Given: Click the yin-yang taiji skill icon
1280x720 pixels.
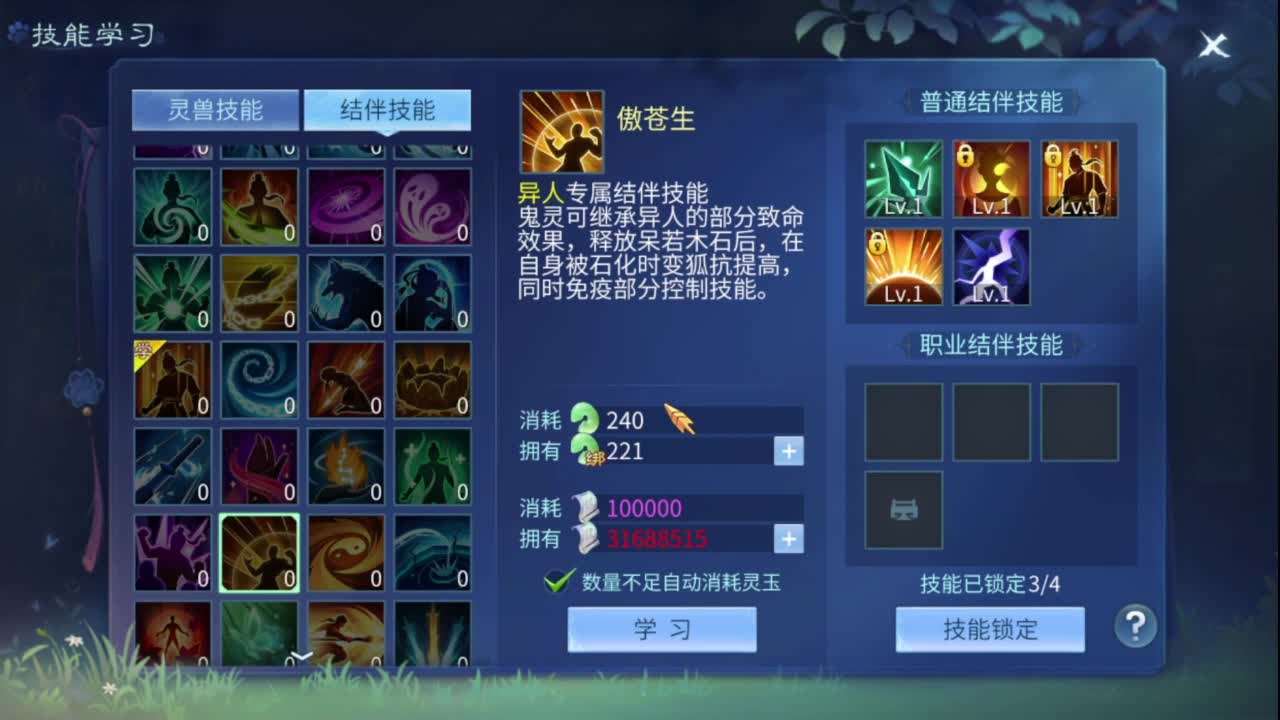Looking at the screenshot, I should point(346,553).
